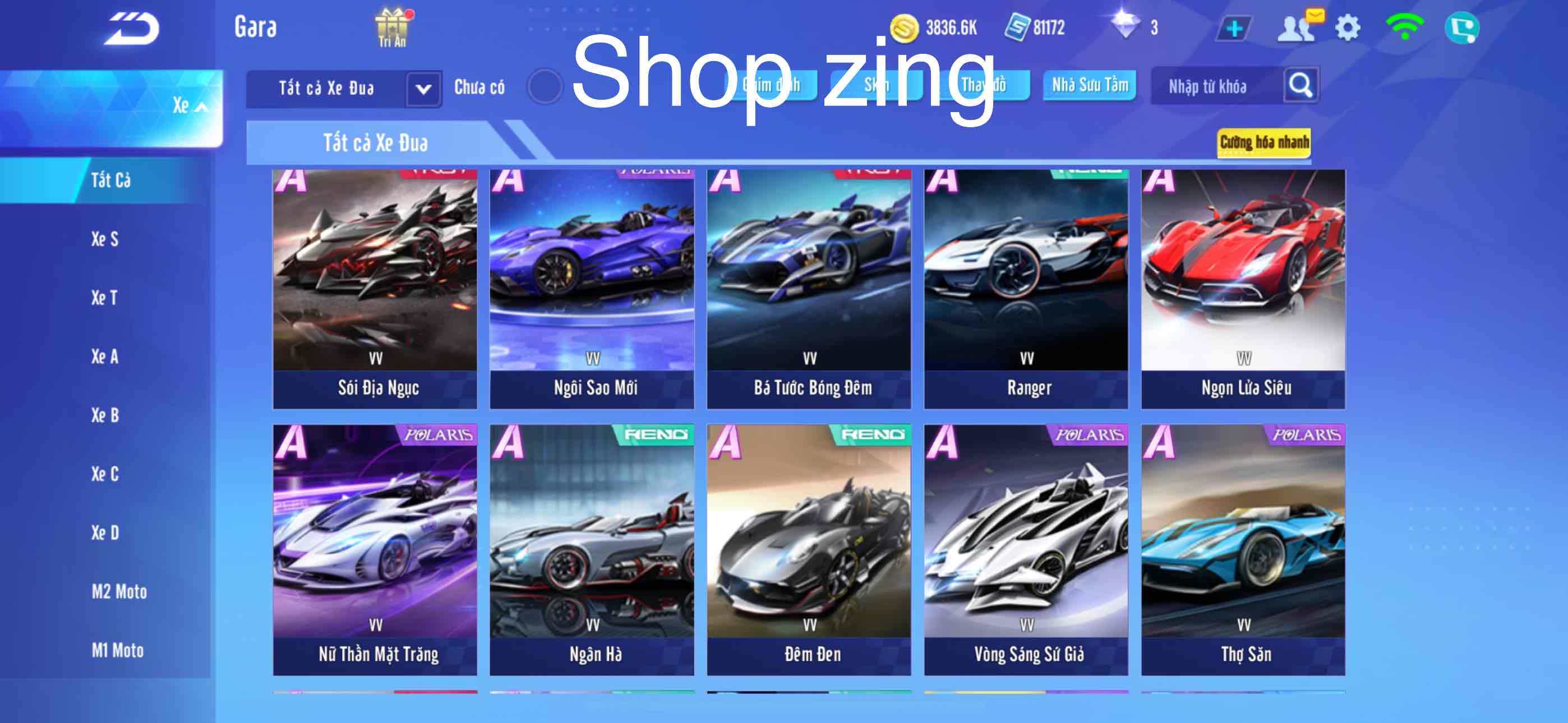The image size is (1568, 723).
Task: Pick the Nữ Thần Mặt Trăng car
Action: 375,550
